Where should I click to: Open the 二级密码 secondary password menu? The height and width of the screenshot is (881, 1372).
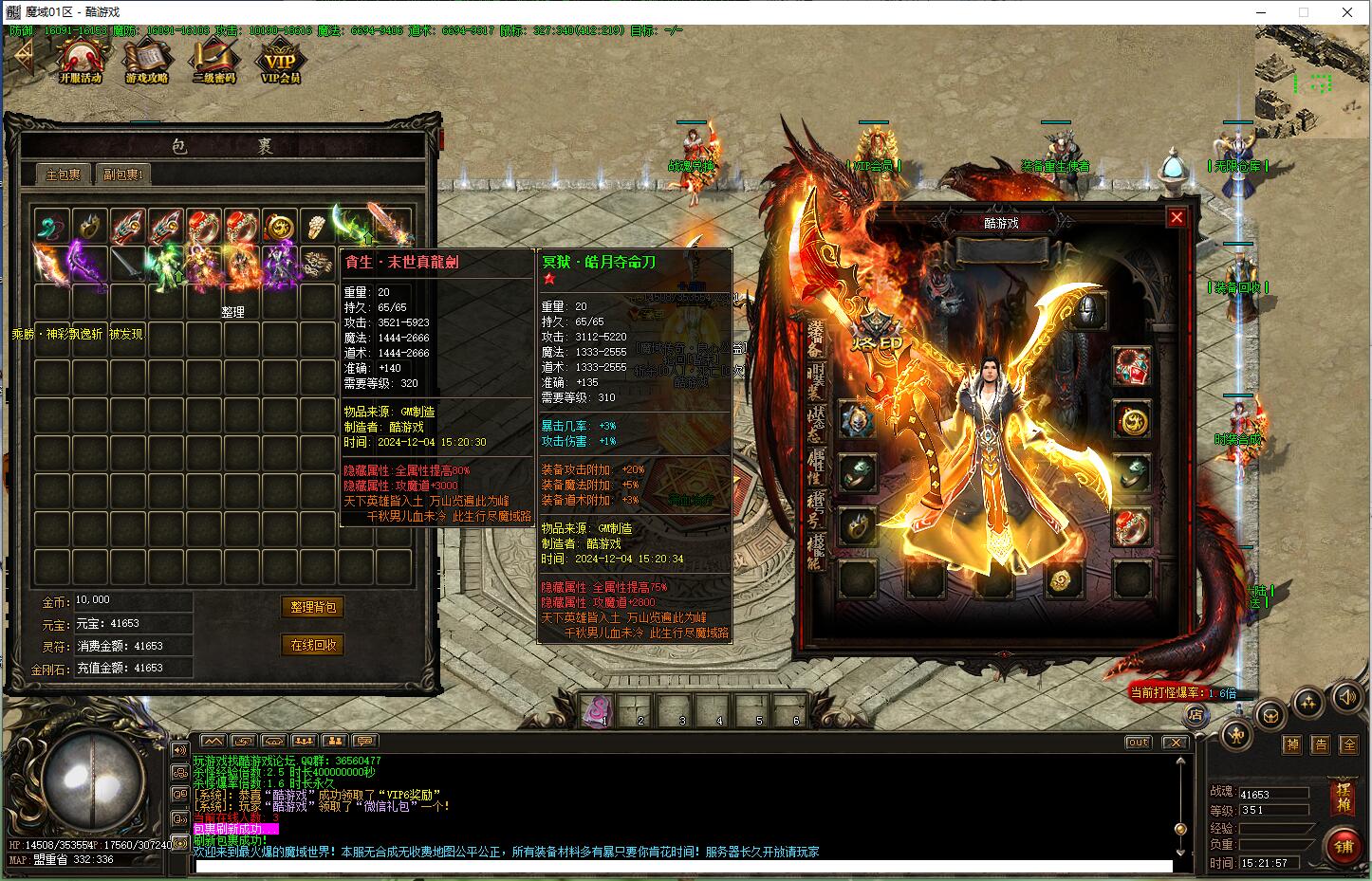coord(213,61)
